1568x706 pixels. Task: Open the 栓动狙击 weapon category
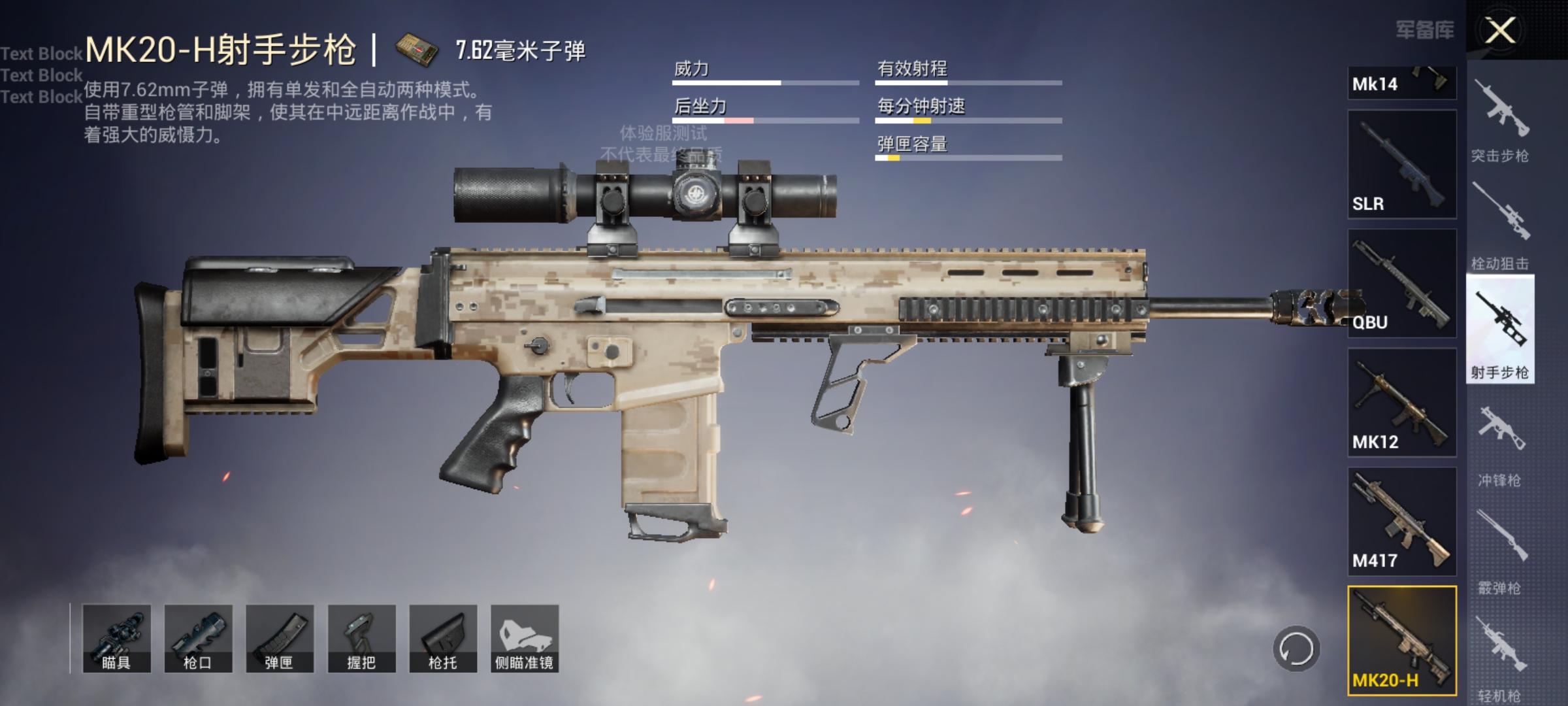[x=1500, y=226]
